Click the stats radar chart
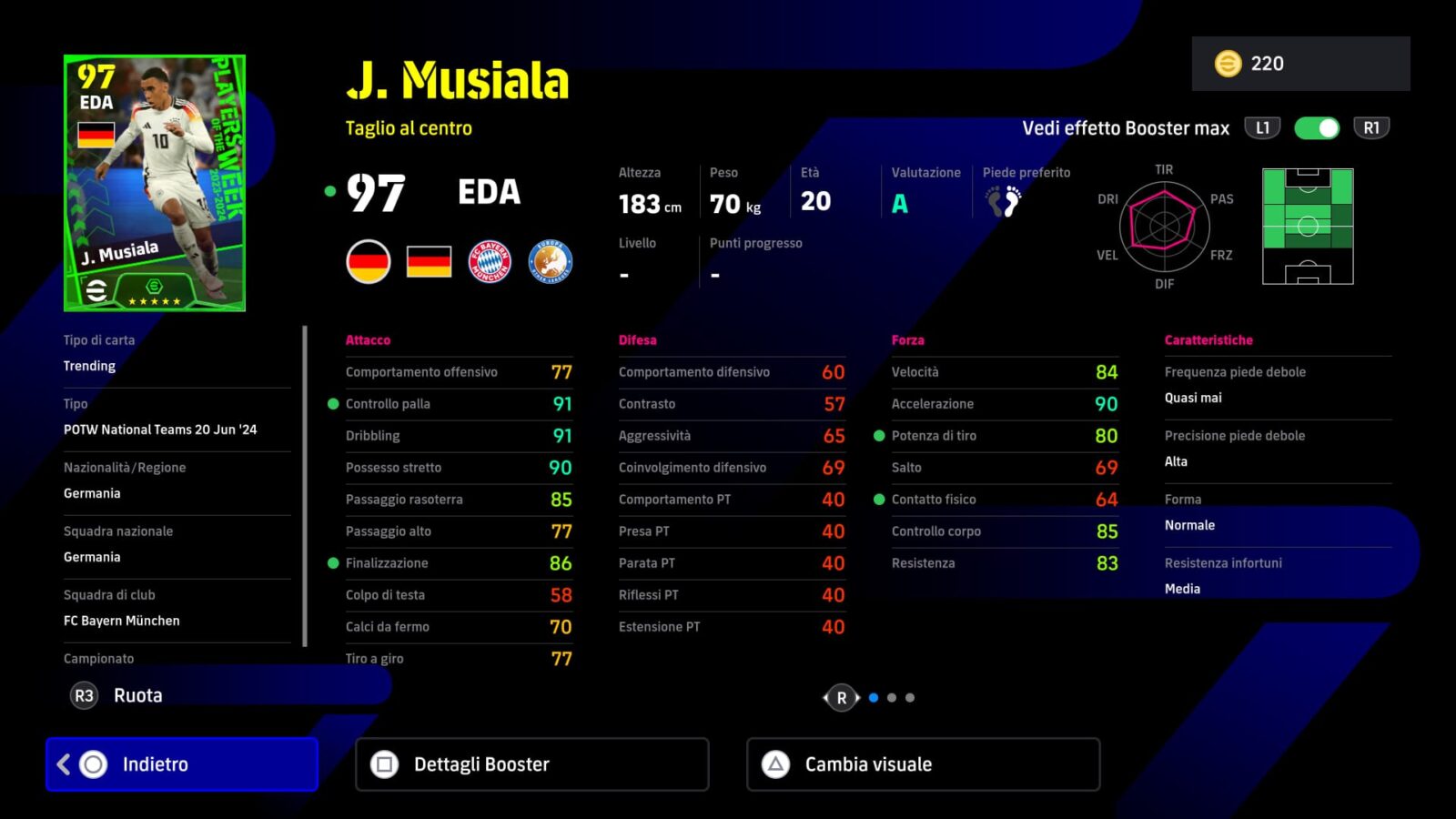 pyautogui.click(x=1164, y=227)
